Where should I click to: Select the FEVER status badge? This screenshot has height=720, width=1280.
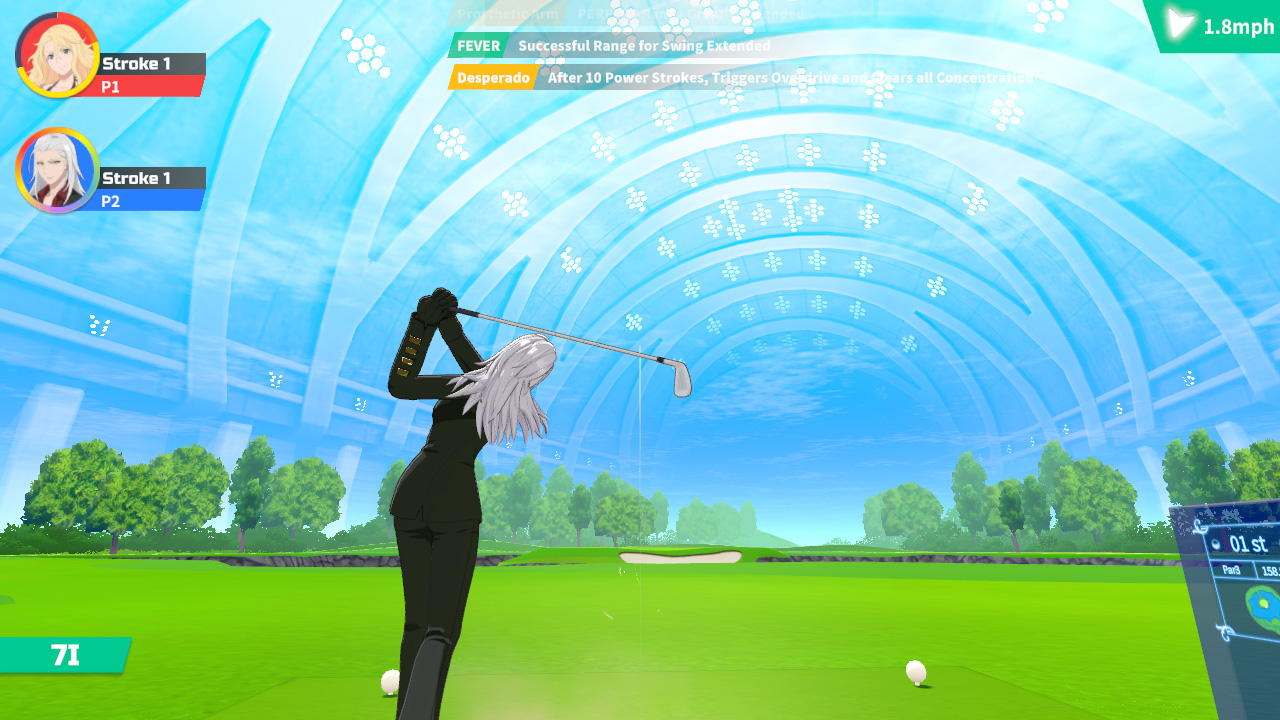point(478,46)
